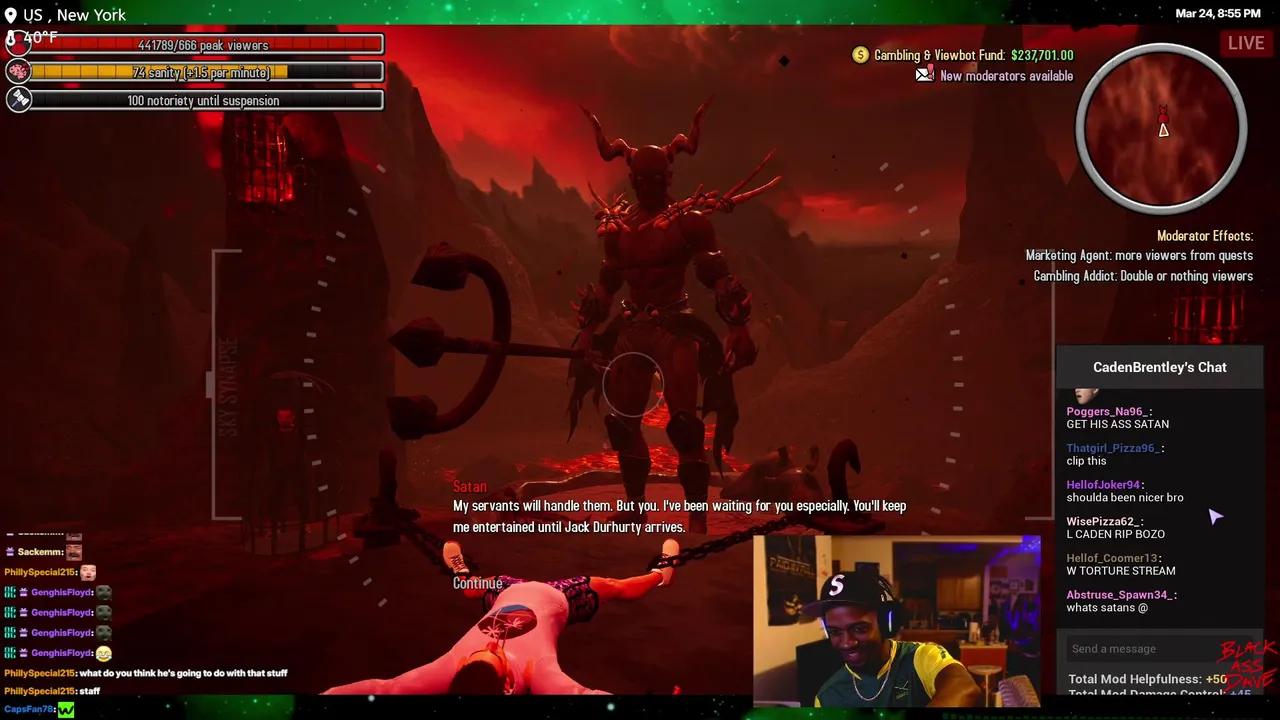Click the laughing emoji sent by GenghisFloyd

pos(104,653)
